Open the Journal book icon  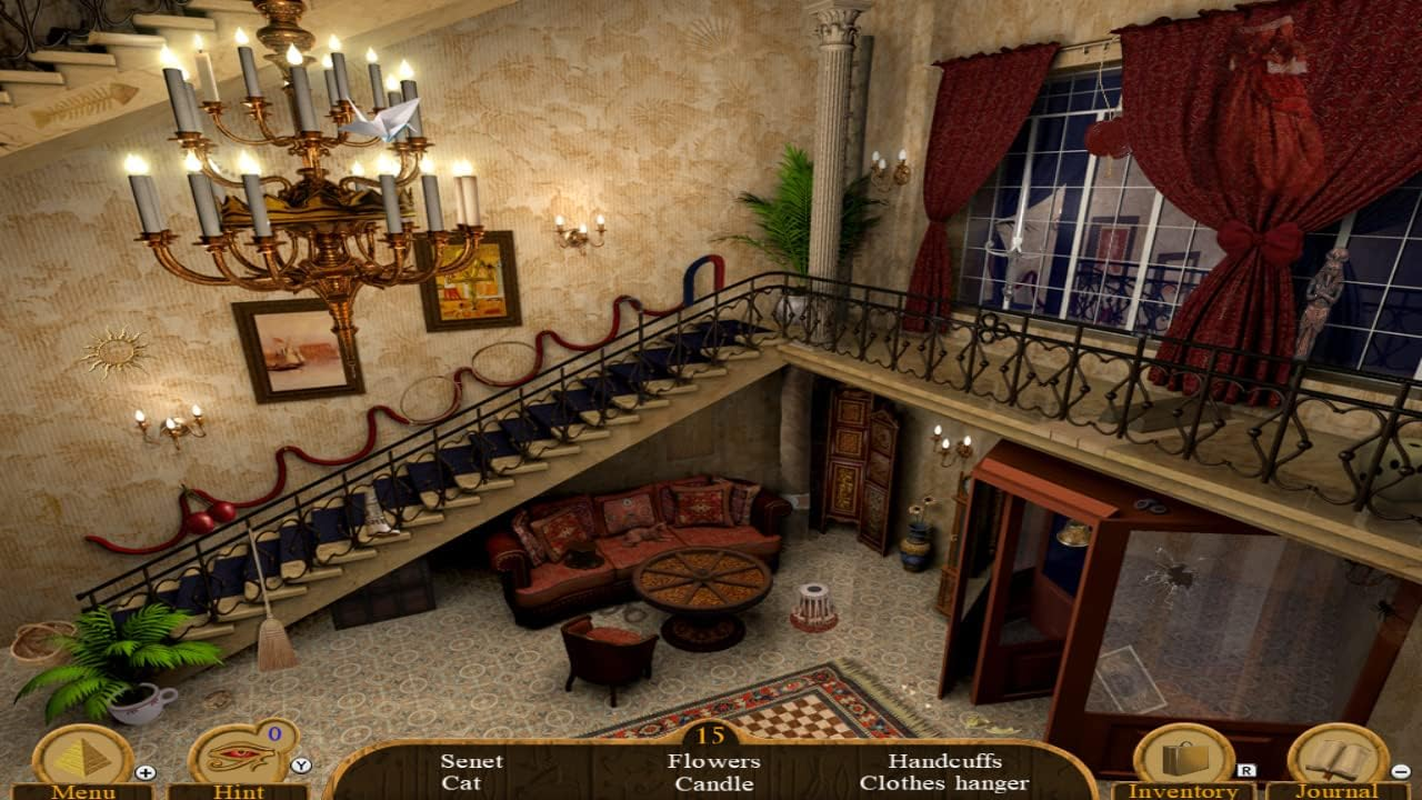point(1337,757)
